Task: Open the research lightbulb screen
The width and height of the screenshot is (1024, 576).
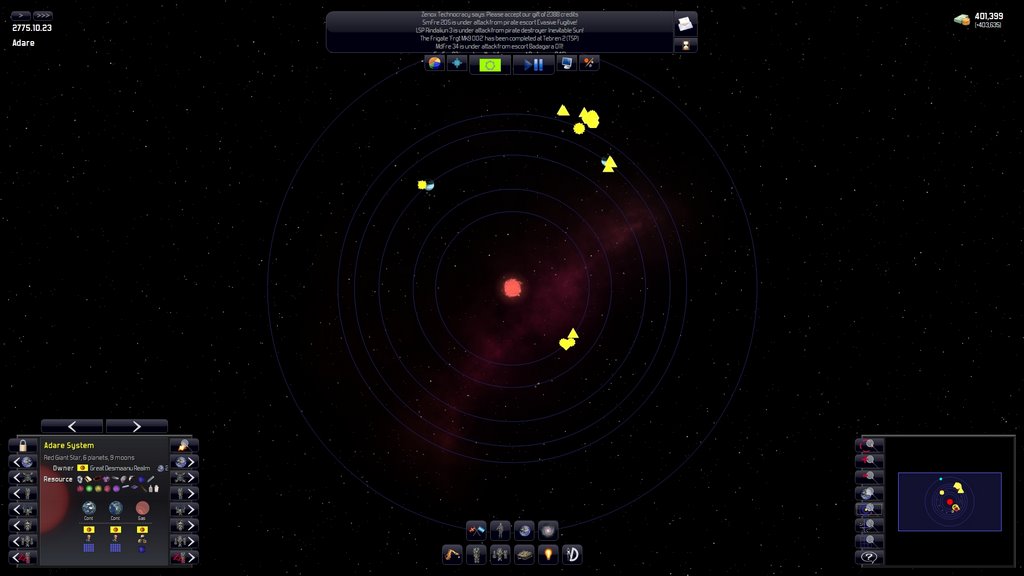Action: [x=548, y=554]
